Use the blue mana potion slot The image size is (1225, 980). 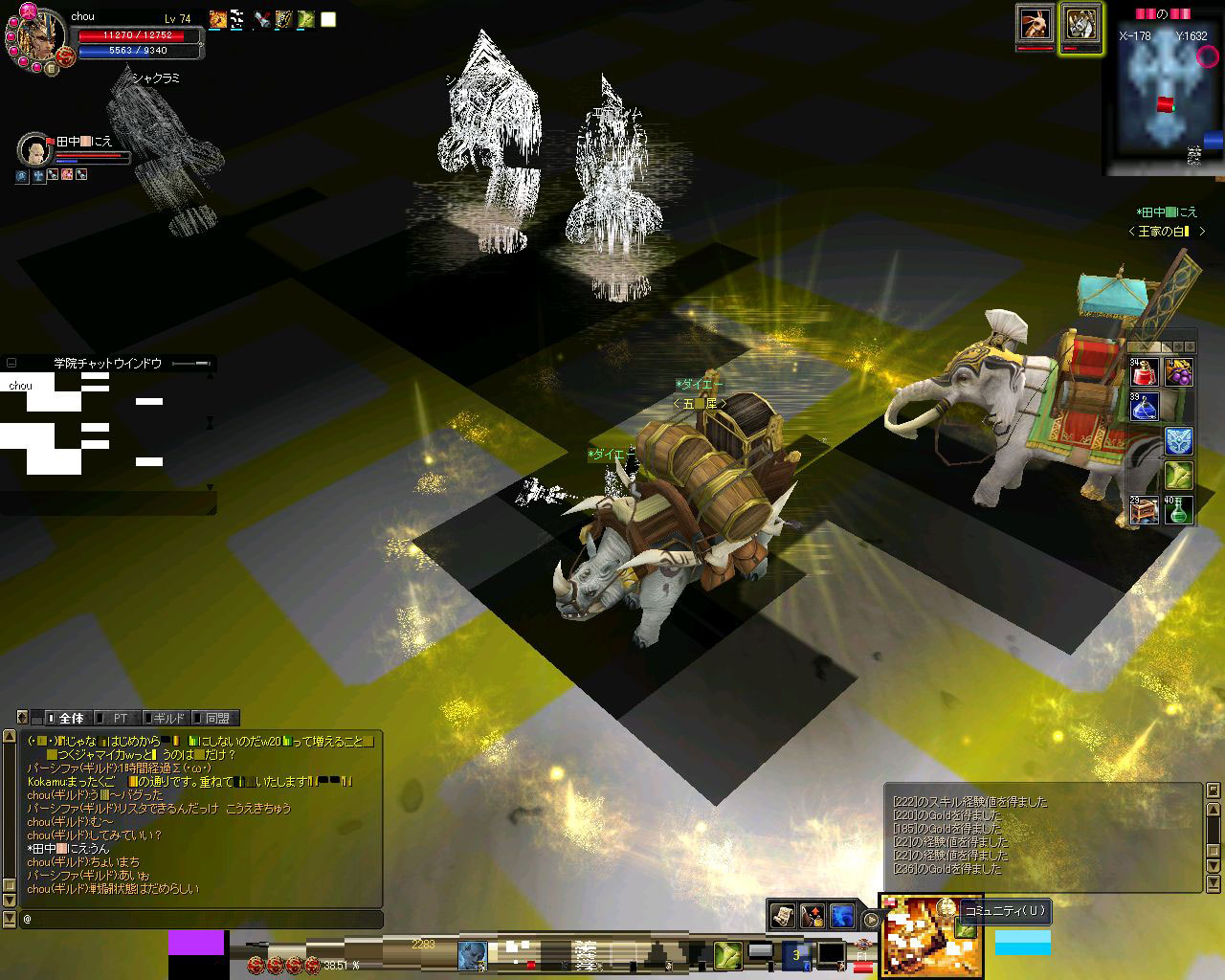pos(1145,407)
